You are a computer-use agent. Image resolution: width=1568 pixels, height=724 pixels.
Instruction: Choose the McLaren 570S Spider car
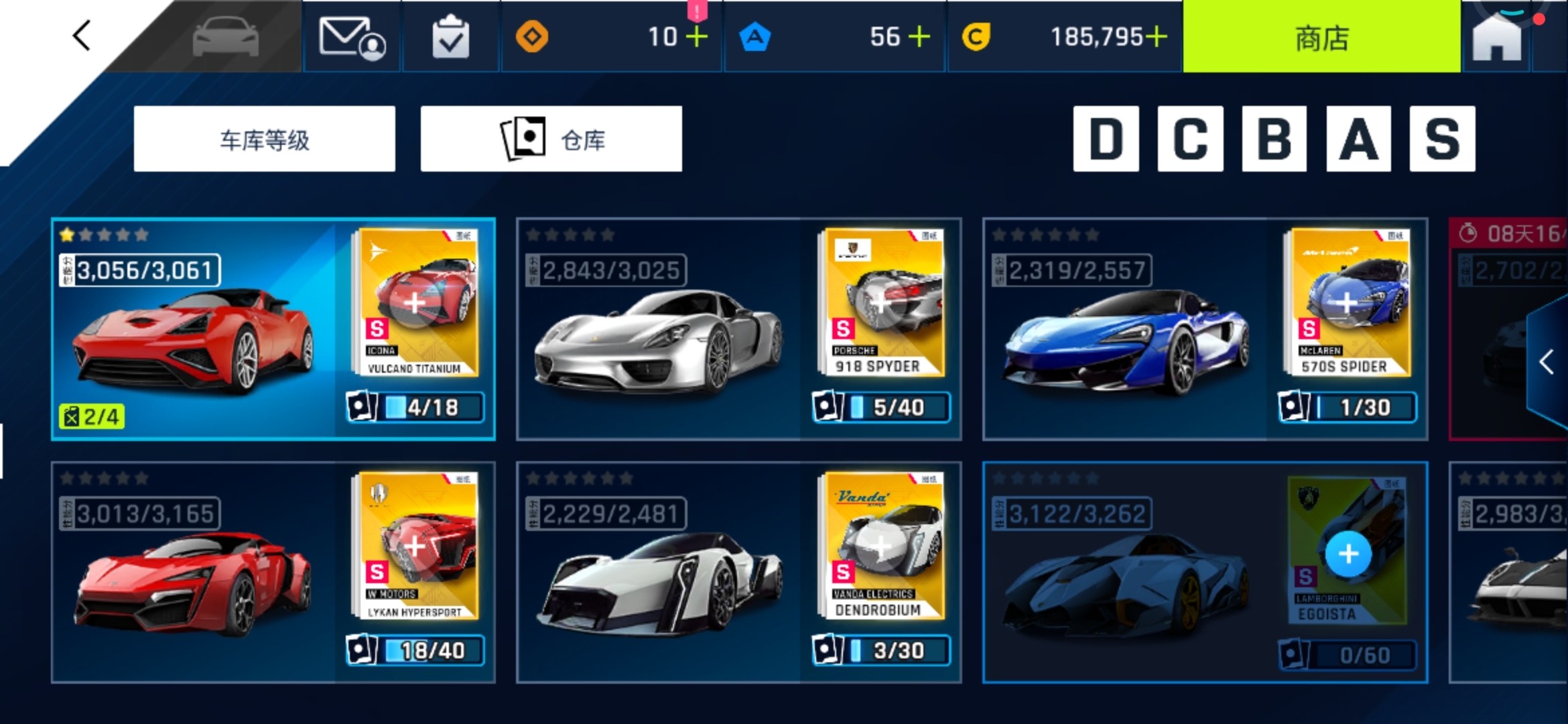1126,335
